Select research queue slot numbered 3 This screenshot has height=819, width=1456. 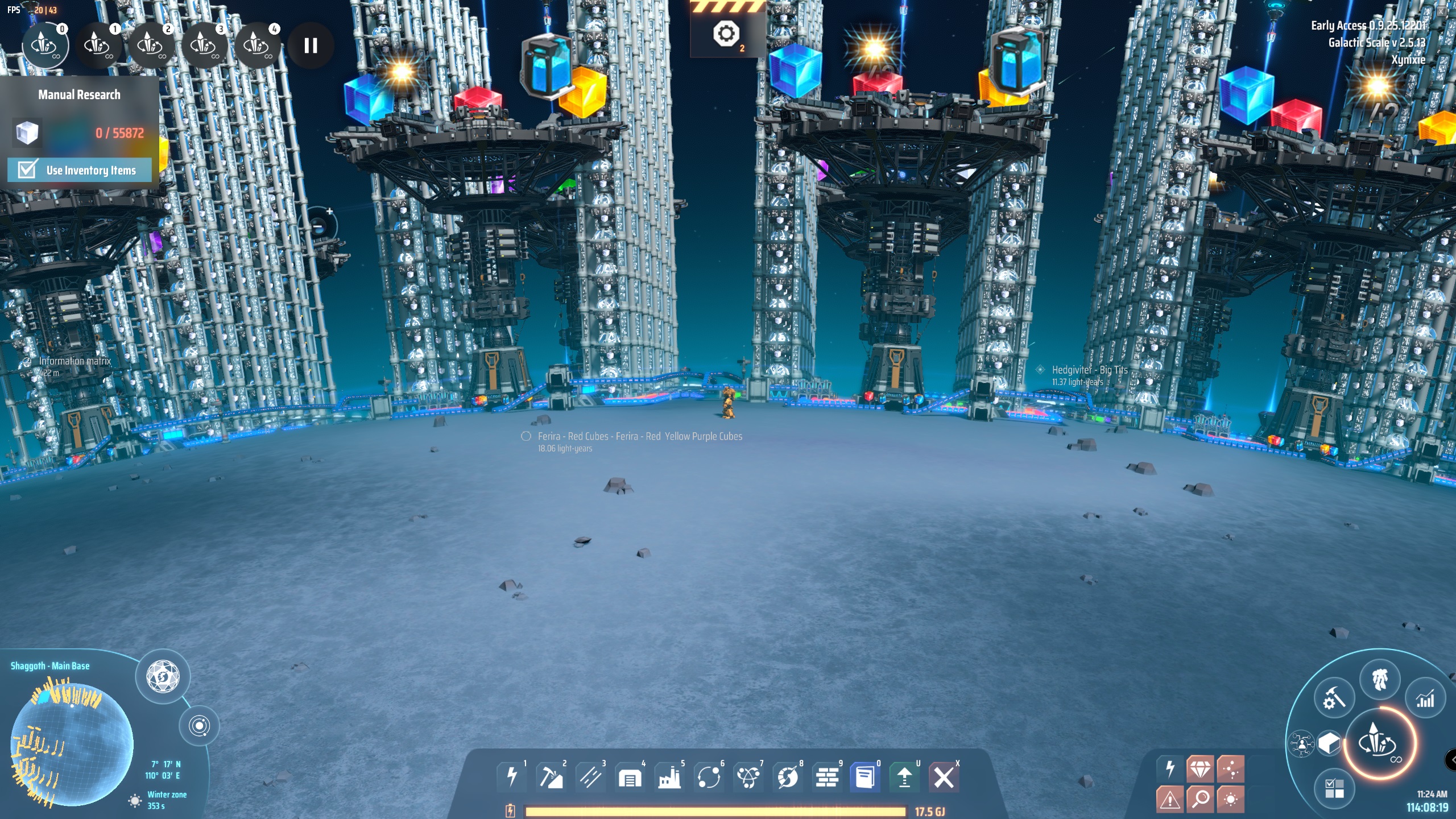pyautogui.click(x=204, y=45)
